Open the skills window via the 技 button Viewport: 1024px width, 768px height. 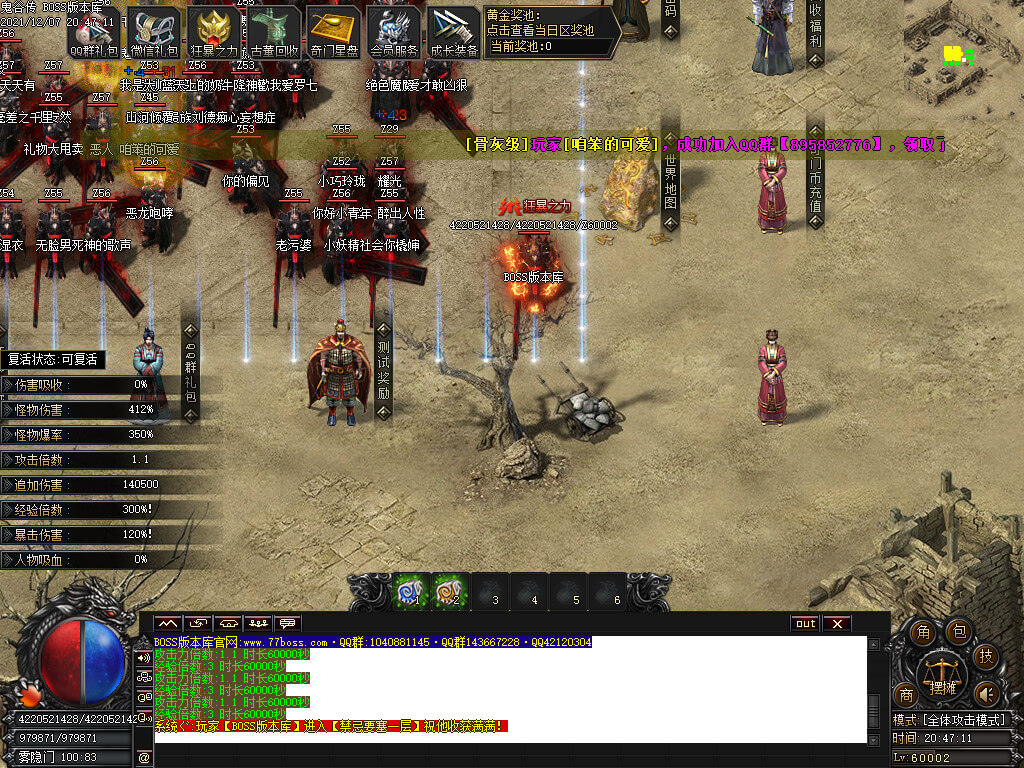point(987,656)
